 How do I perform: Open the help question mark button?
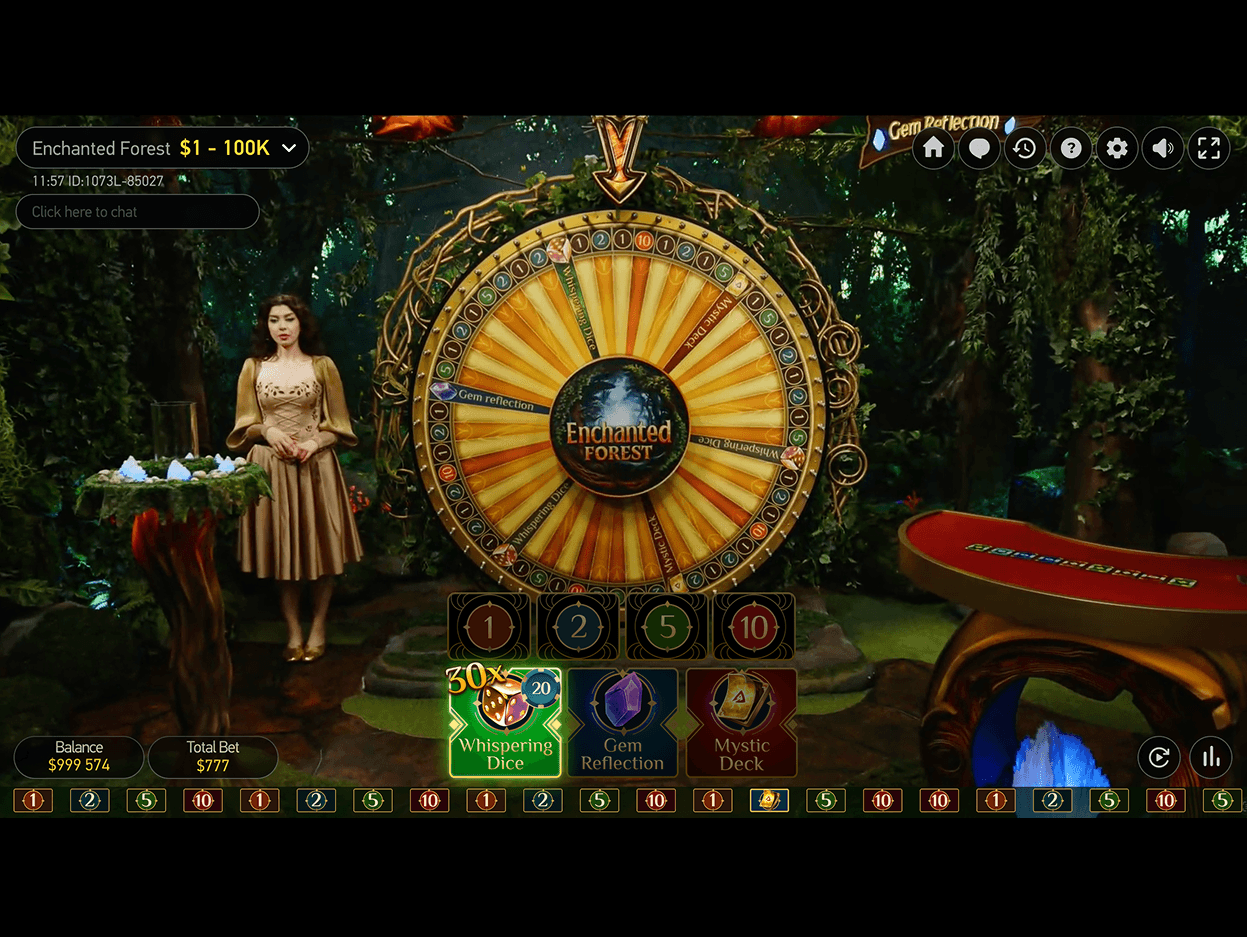[1071, 149]
